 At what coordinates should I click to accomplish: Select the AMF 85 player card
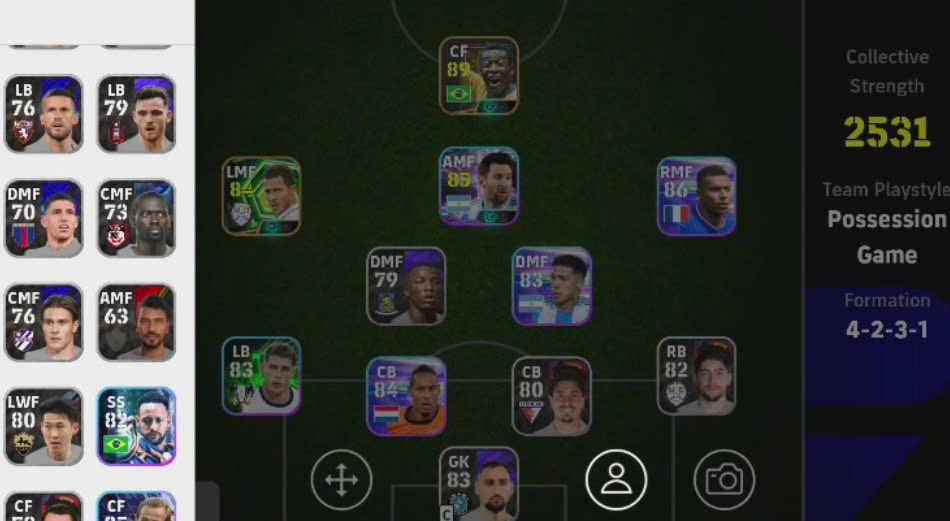479,186
